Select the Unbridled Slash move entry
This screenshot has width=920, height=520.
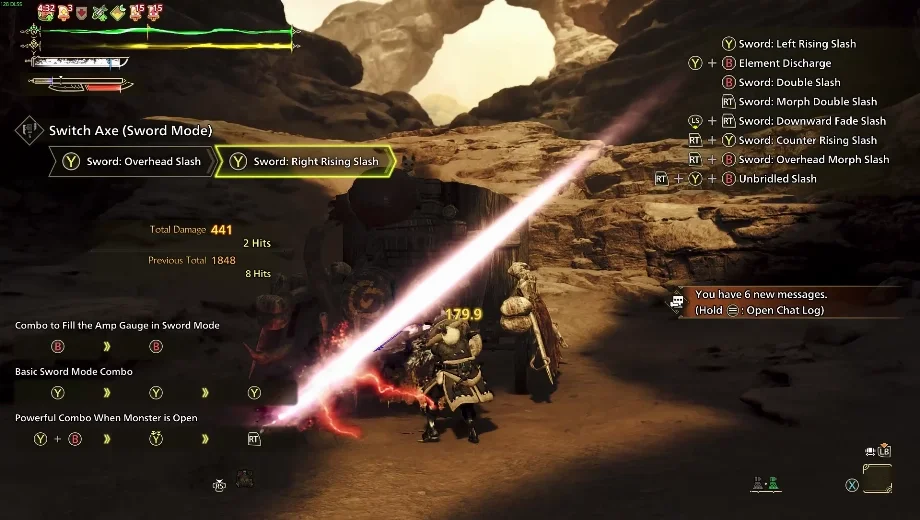point(777,179)
